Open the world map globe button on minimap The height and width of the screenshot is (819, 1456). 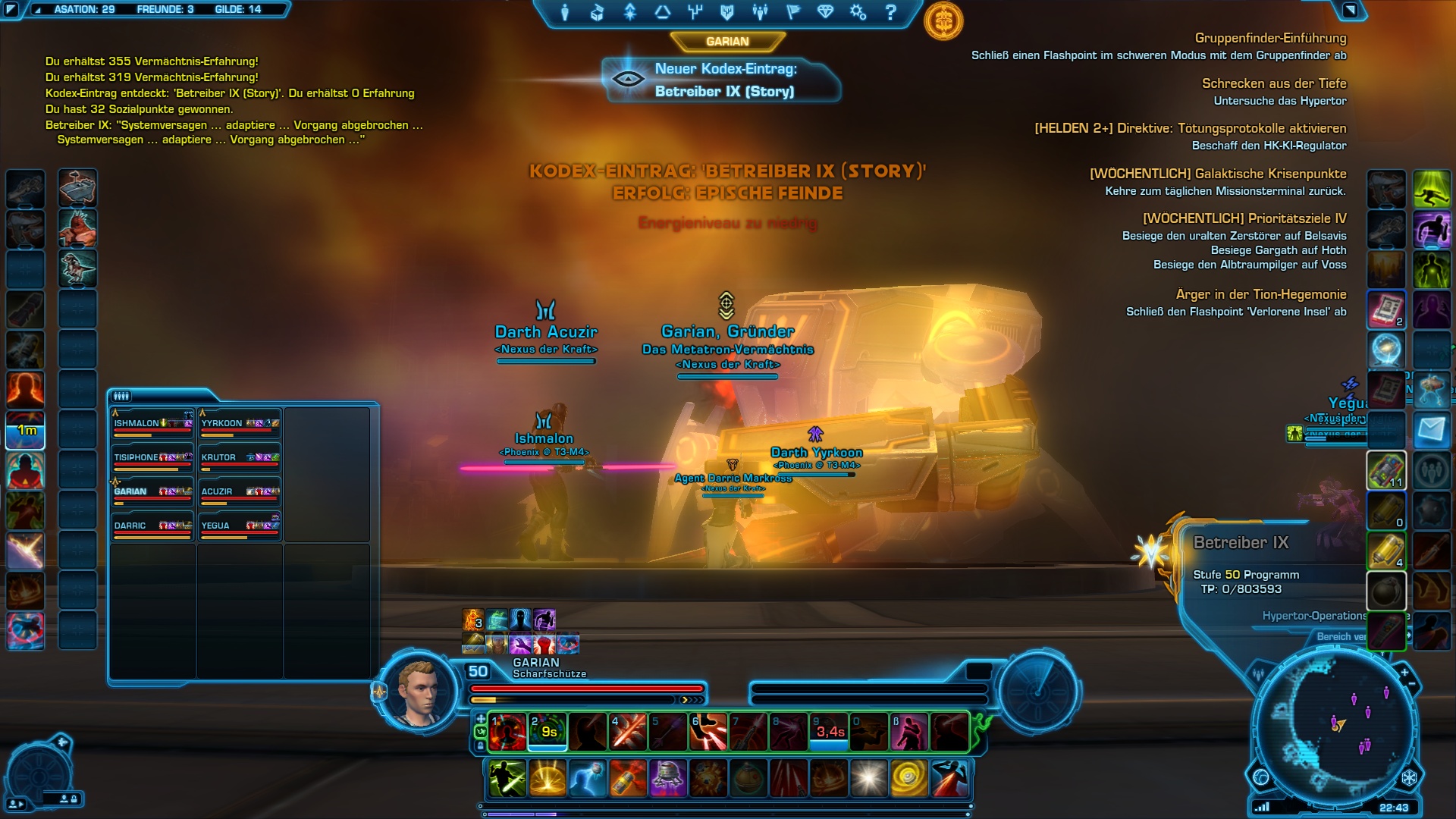coord(1261,777)
